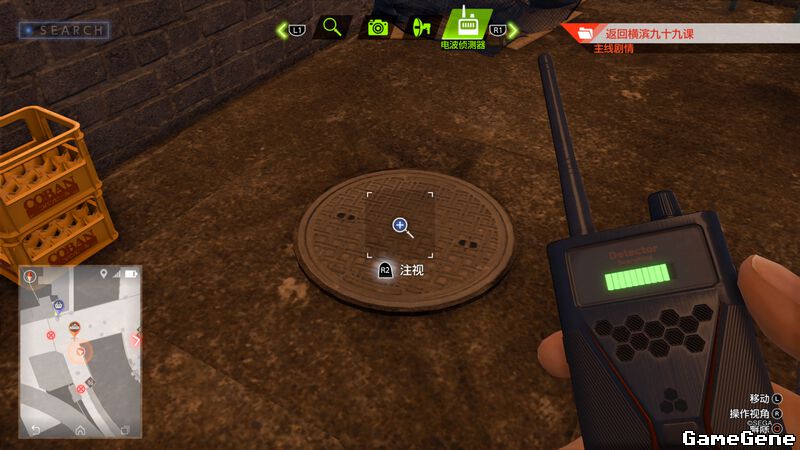Tap the phone's home button on minimap
Viewport: 800px width, 450px height.
80,430
